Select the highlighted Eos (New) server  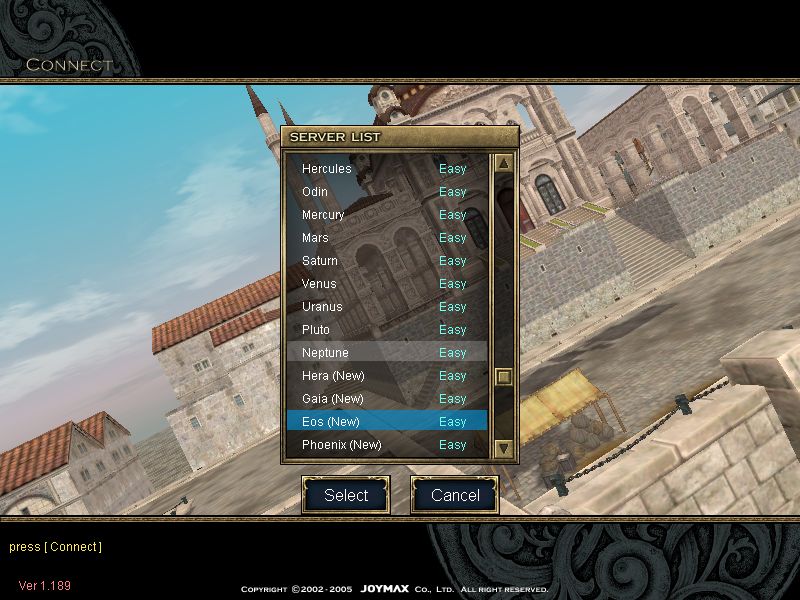[x=385, y=422]
